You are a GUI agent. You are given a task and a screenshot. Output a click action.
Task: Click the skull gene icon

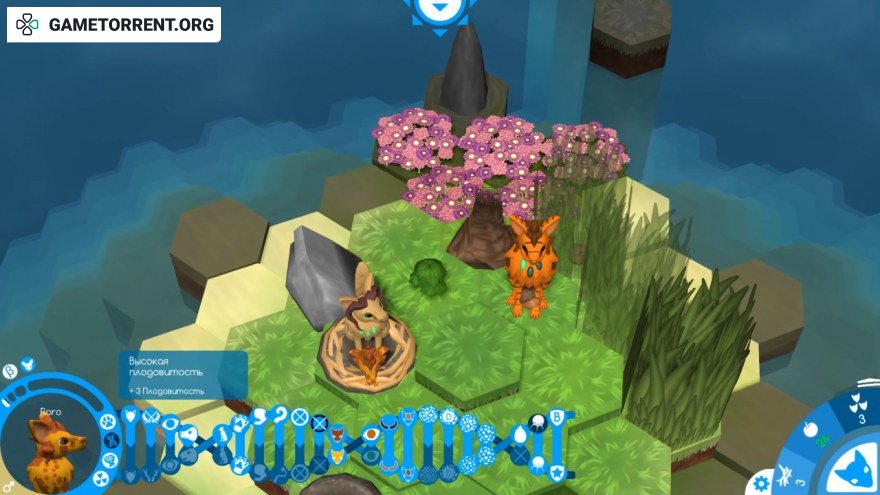(x=536, y=422)
